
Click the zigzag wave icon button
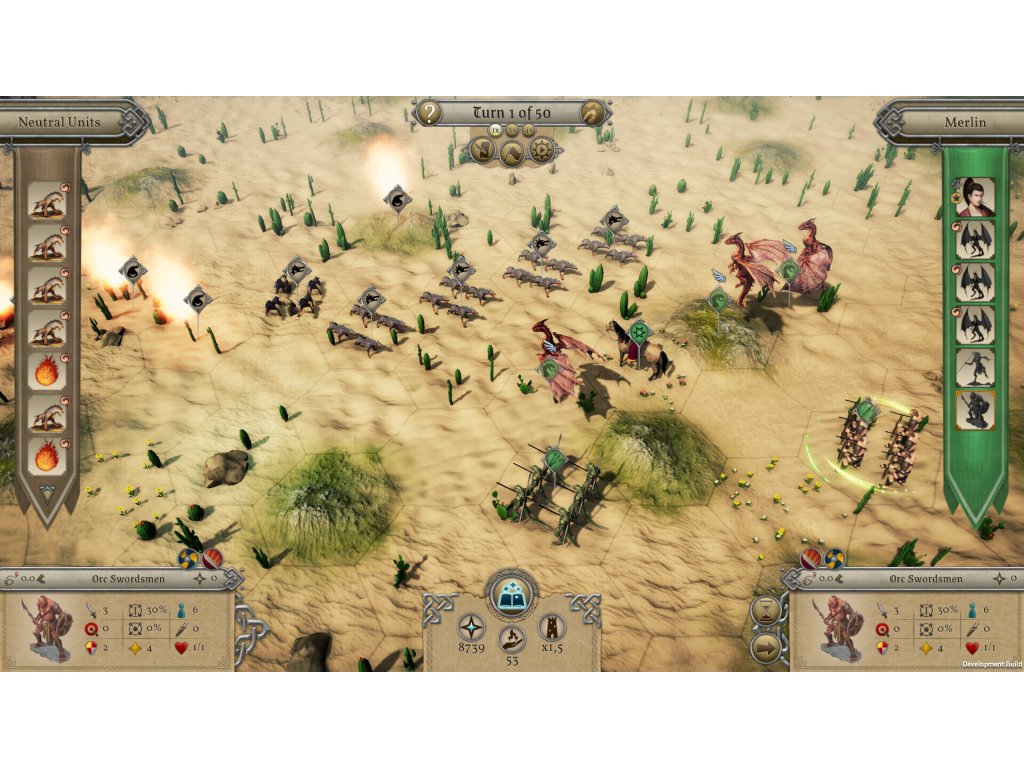coord(512,152)
